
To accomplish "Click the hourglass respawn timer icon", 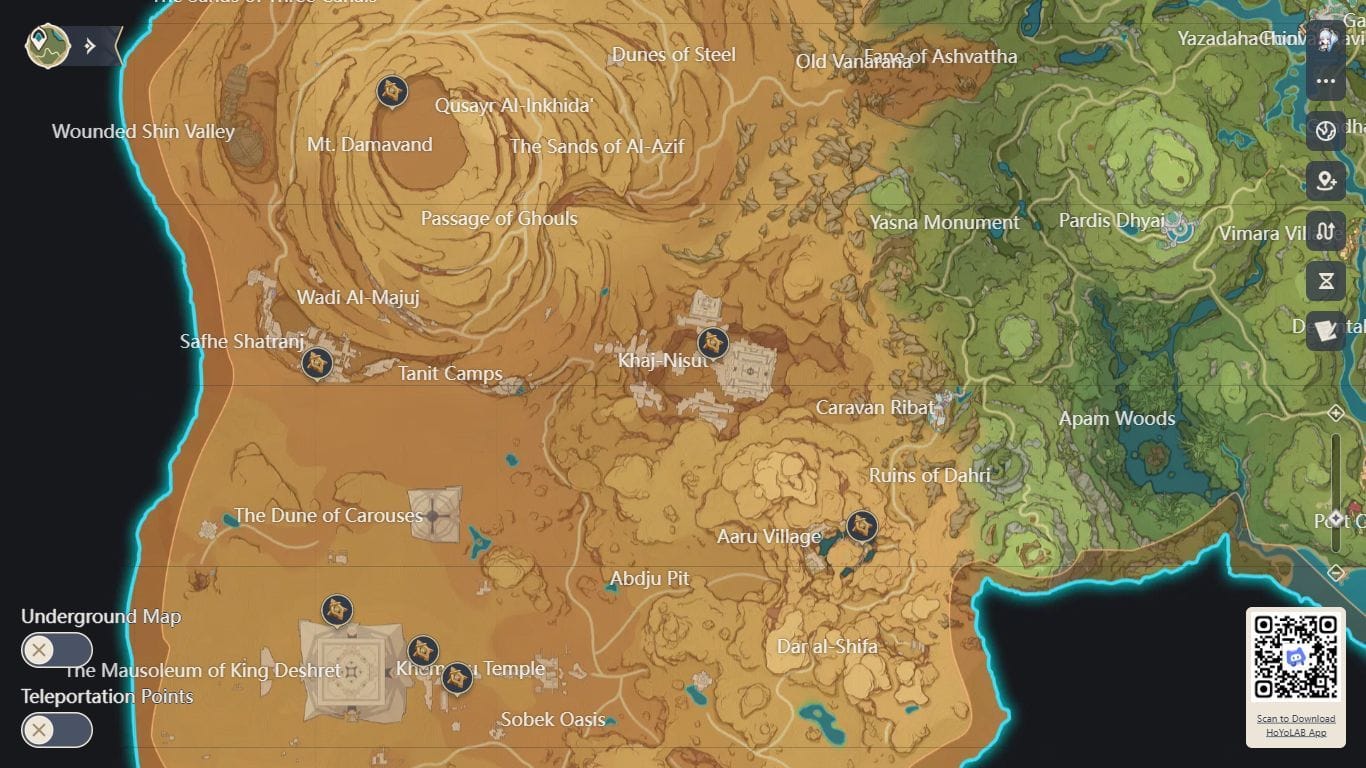I will coord(1325,281).
